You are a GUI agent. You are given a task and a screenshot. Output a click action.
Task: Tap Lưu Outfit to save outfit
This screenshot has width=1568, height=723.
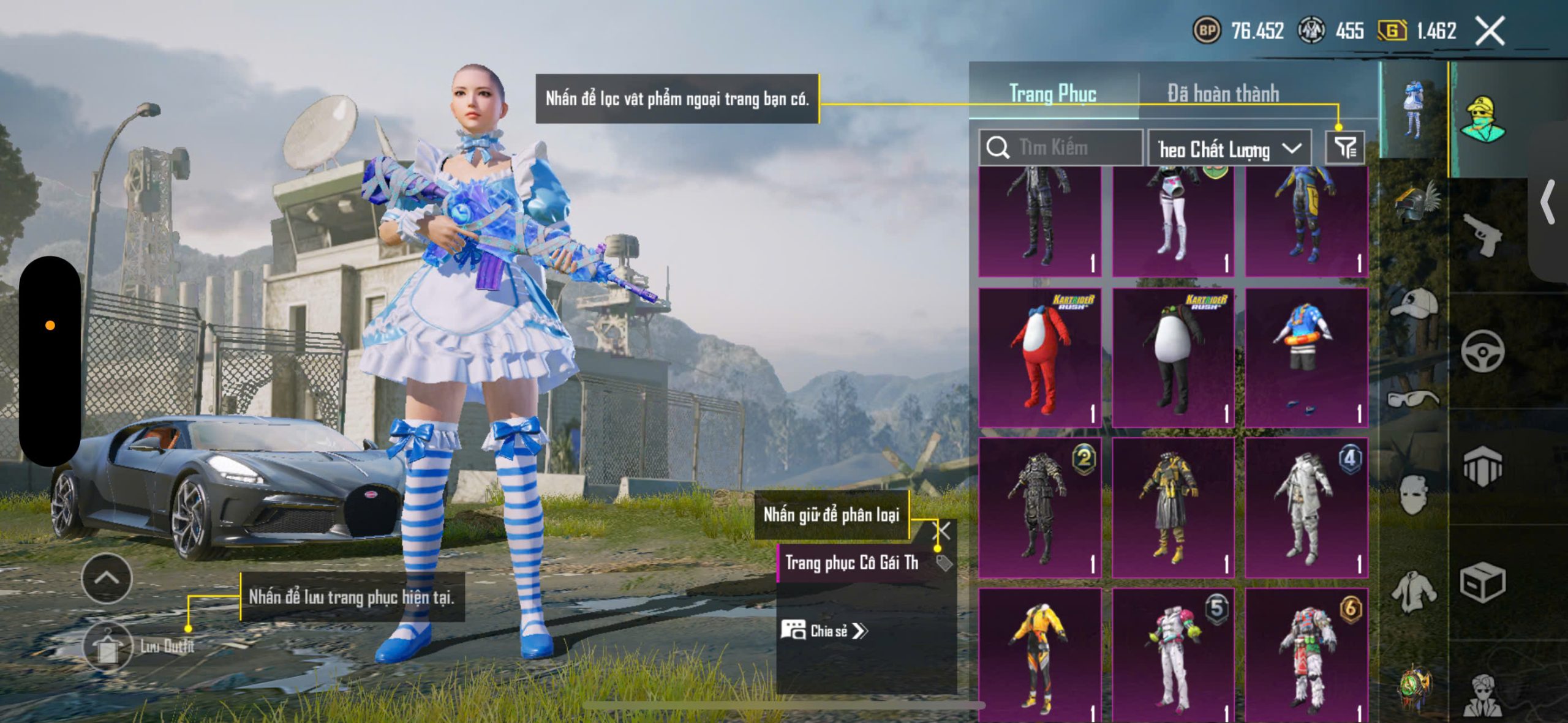tap(107, 646)
